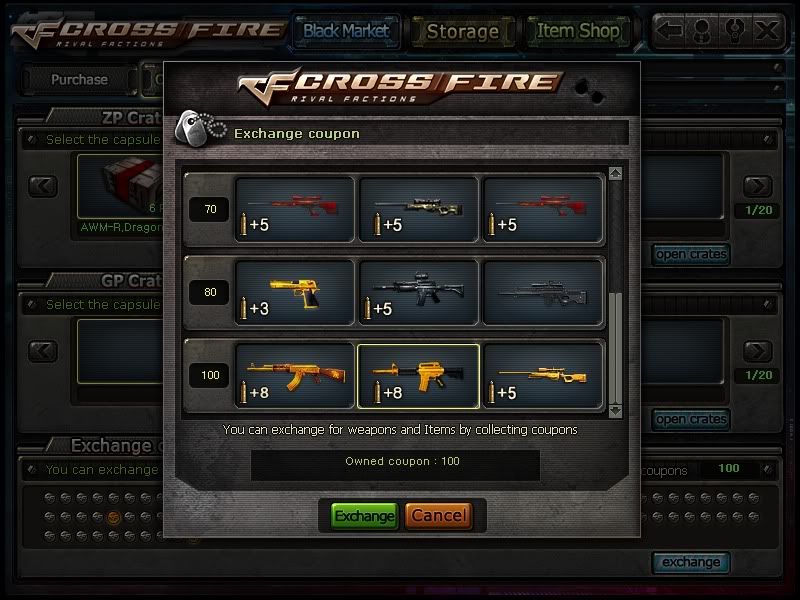Click the back arrow icon
The width and height of the screenshot is (800, 600).
pyautogui.click(x=670, y=30)
